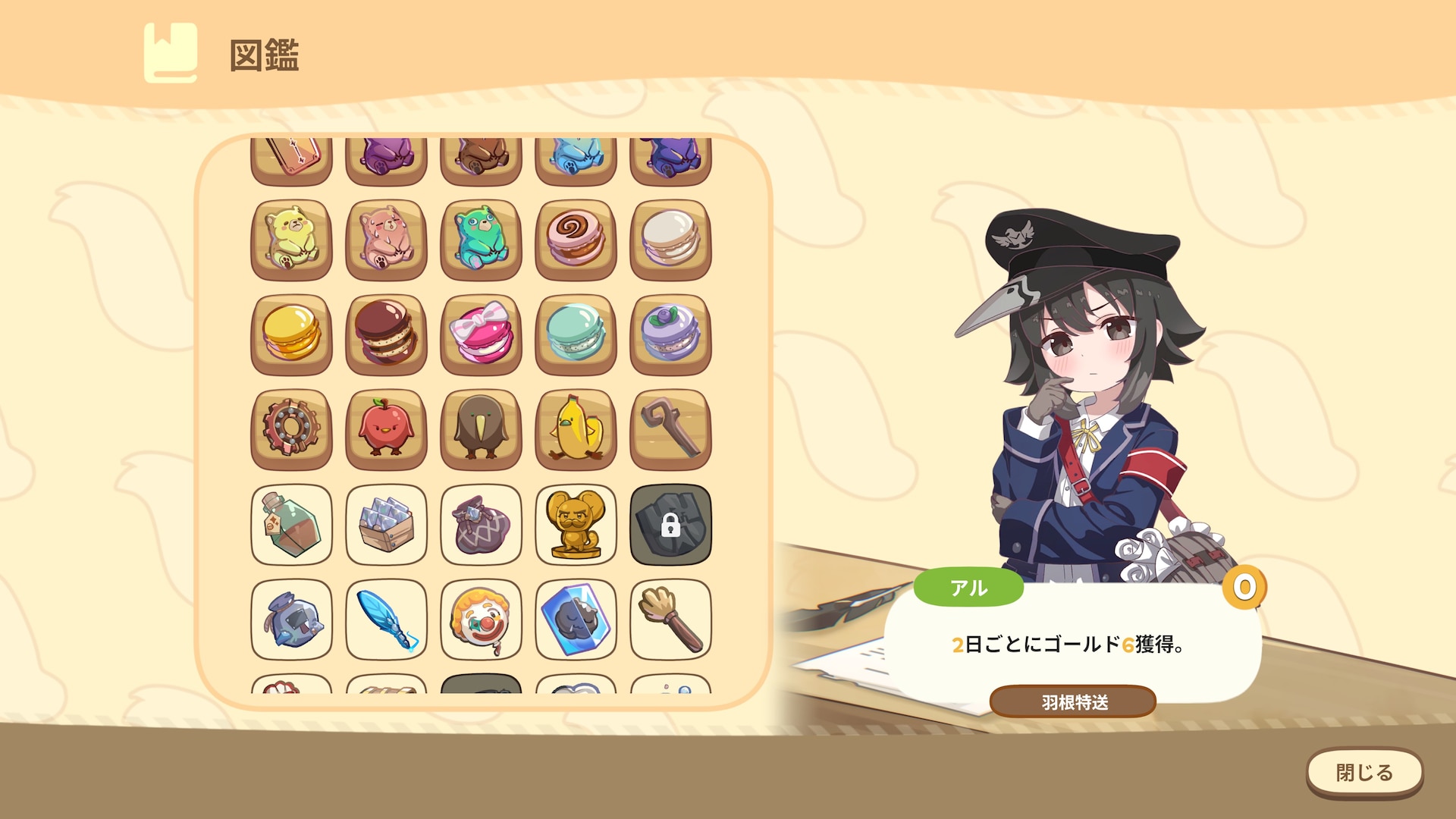1456x819 pixels.
Task: Choose the blue feather quill entry
Action: click(386, 619)
